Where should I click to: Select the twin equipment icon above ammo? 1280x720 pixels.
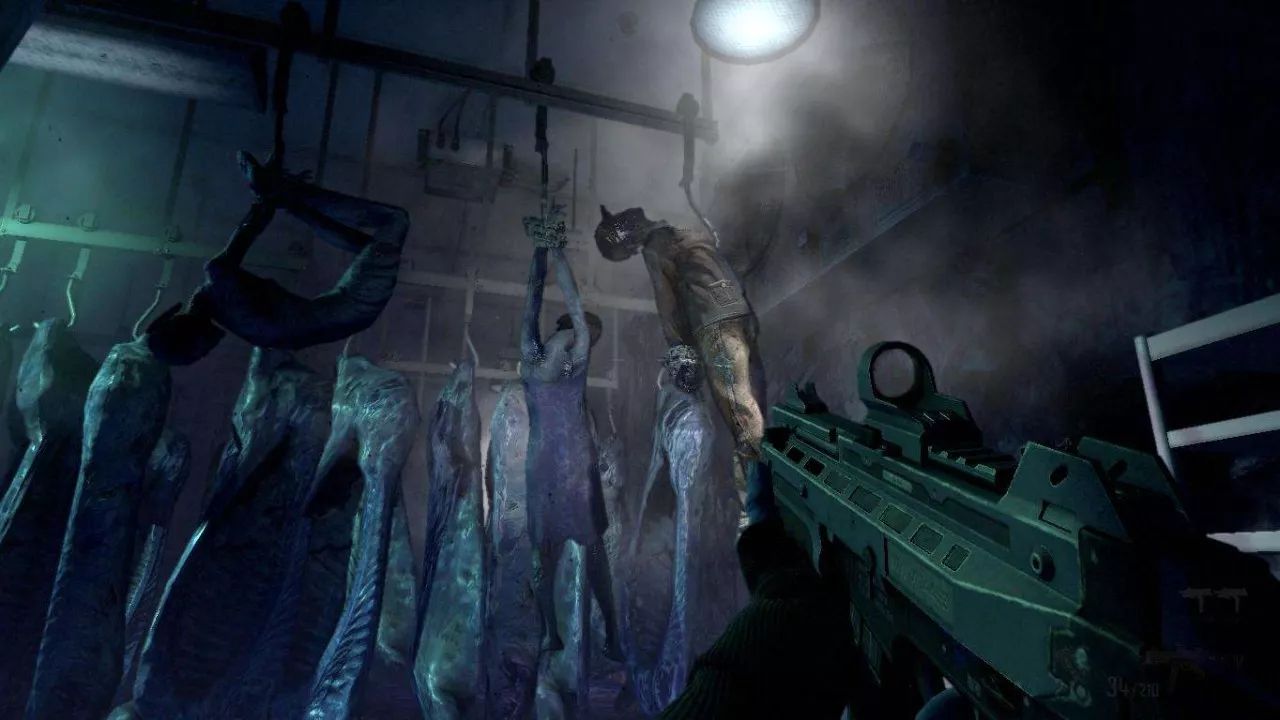1214,597
